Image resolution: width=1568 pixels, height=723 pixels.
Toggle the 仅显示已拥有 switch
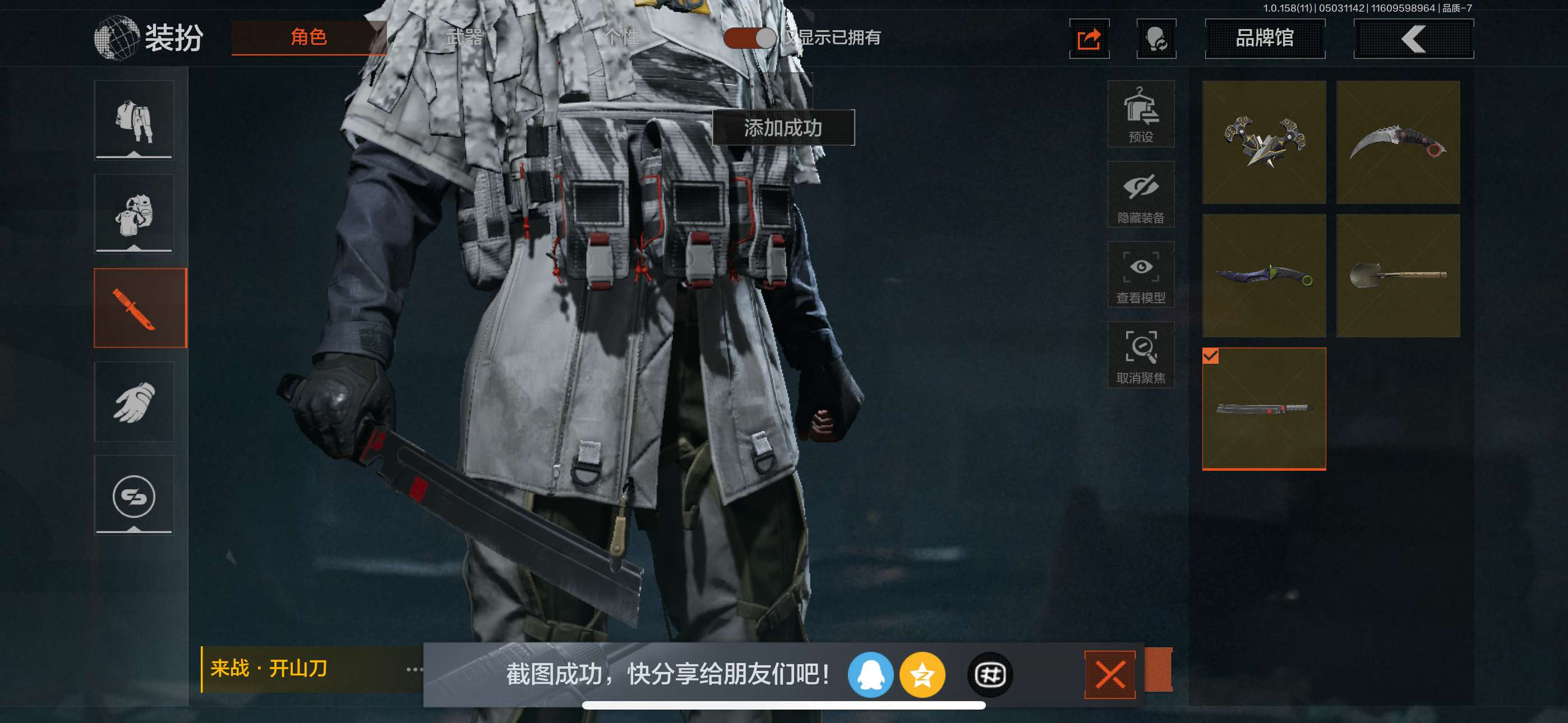(749, 38)
